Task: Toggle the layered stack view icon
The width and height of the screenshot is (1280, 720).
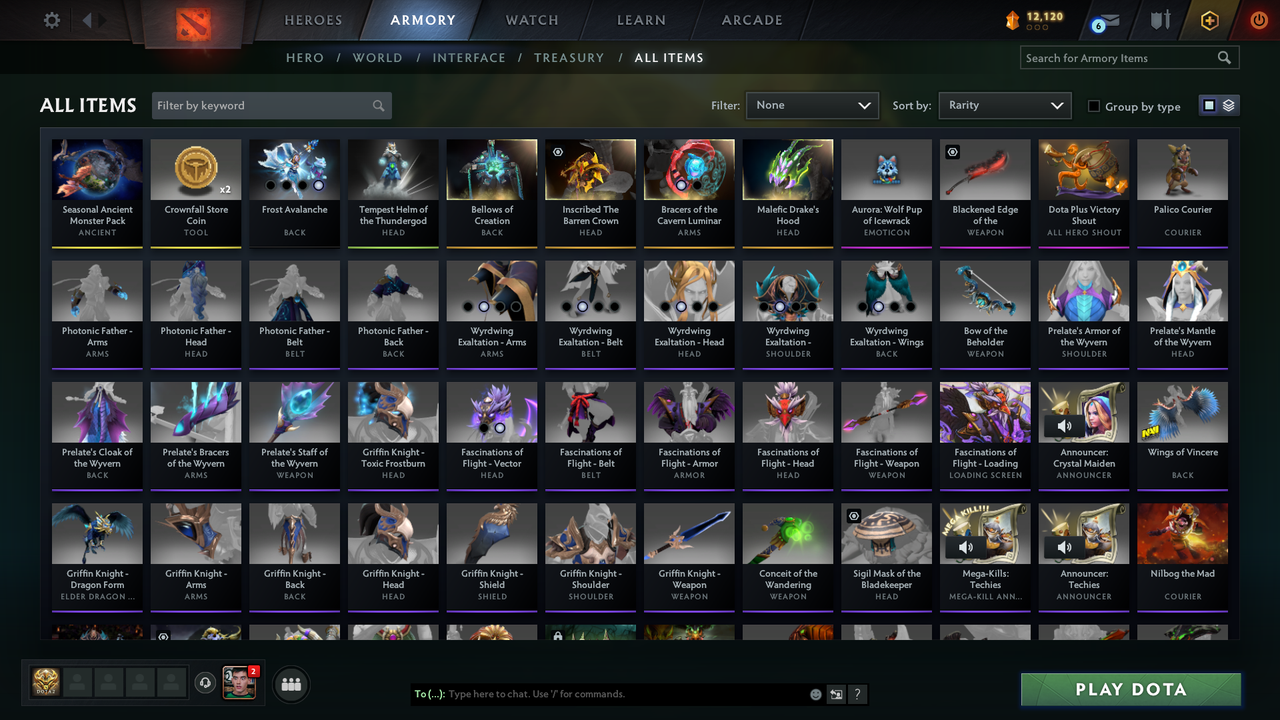Action: pos(1227,104)
